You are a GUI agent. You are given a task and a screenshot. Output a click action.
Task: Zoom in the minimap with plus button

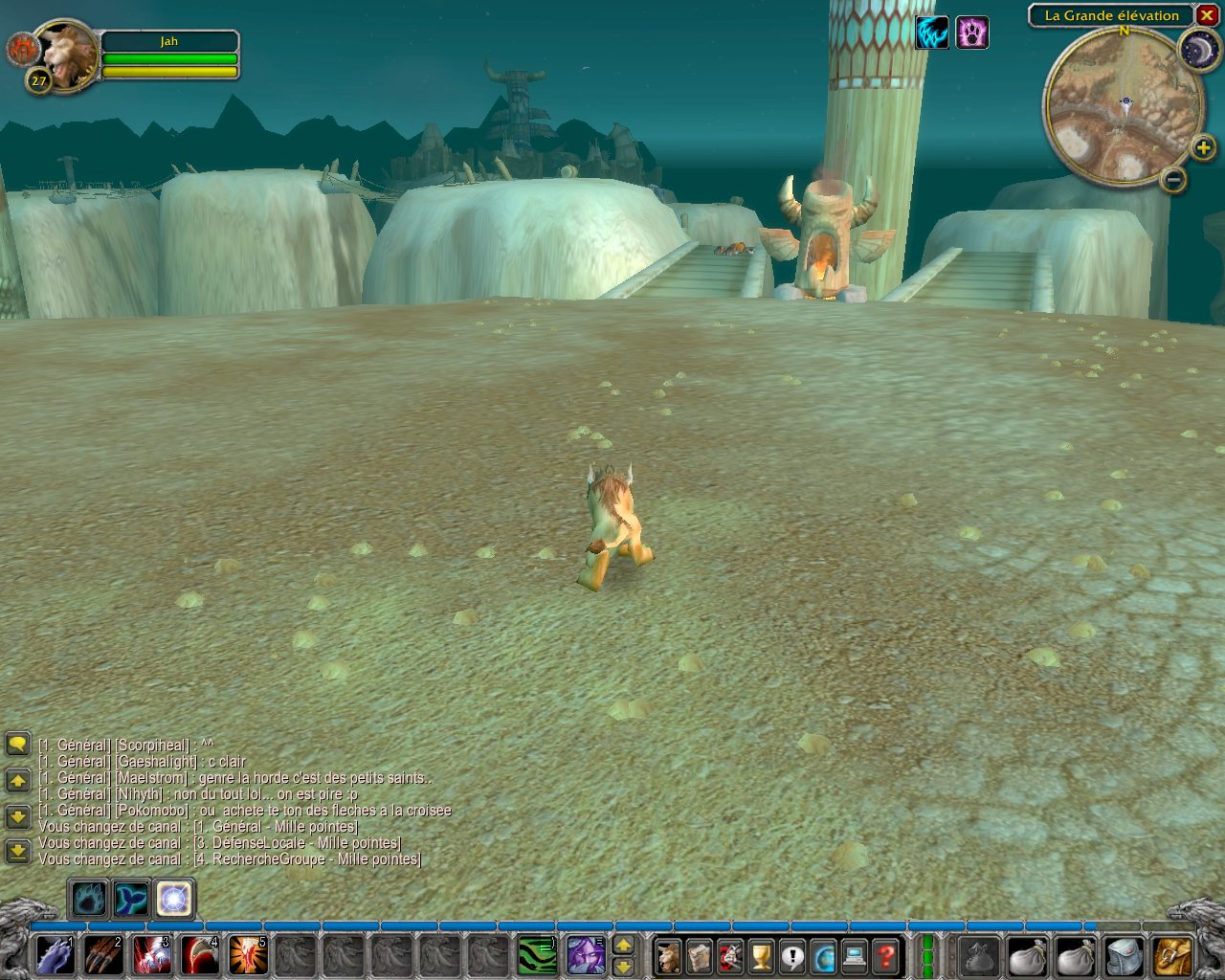click(x=1203, y=147)
